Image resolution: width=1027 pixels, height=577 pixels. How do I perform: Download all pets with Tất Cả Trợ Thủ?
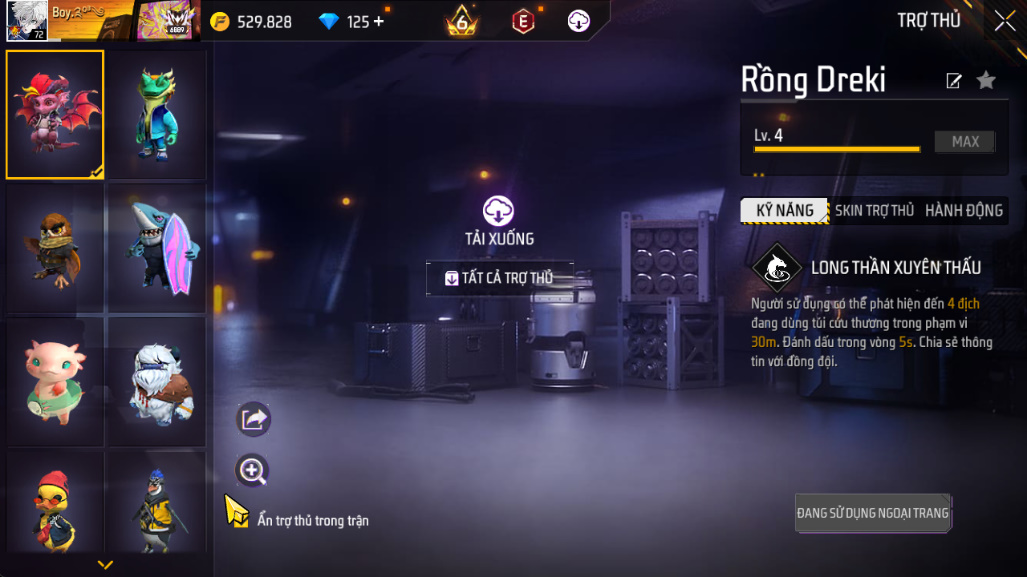(500, 278)
